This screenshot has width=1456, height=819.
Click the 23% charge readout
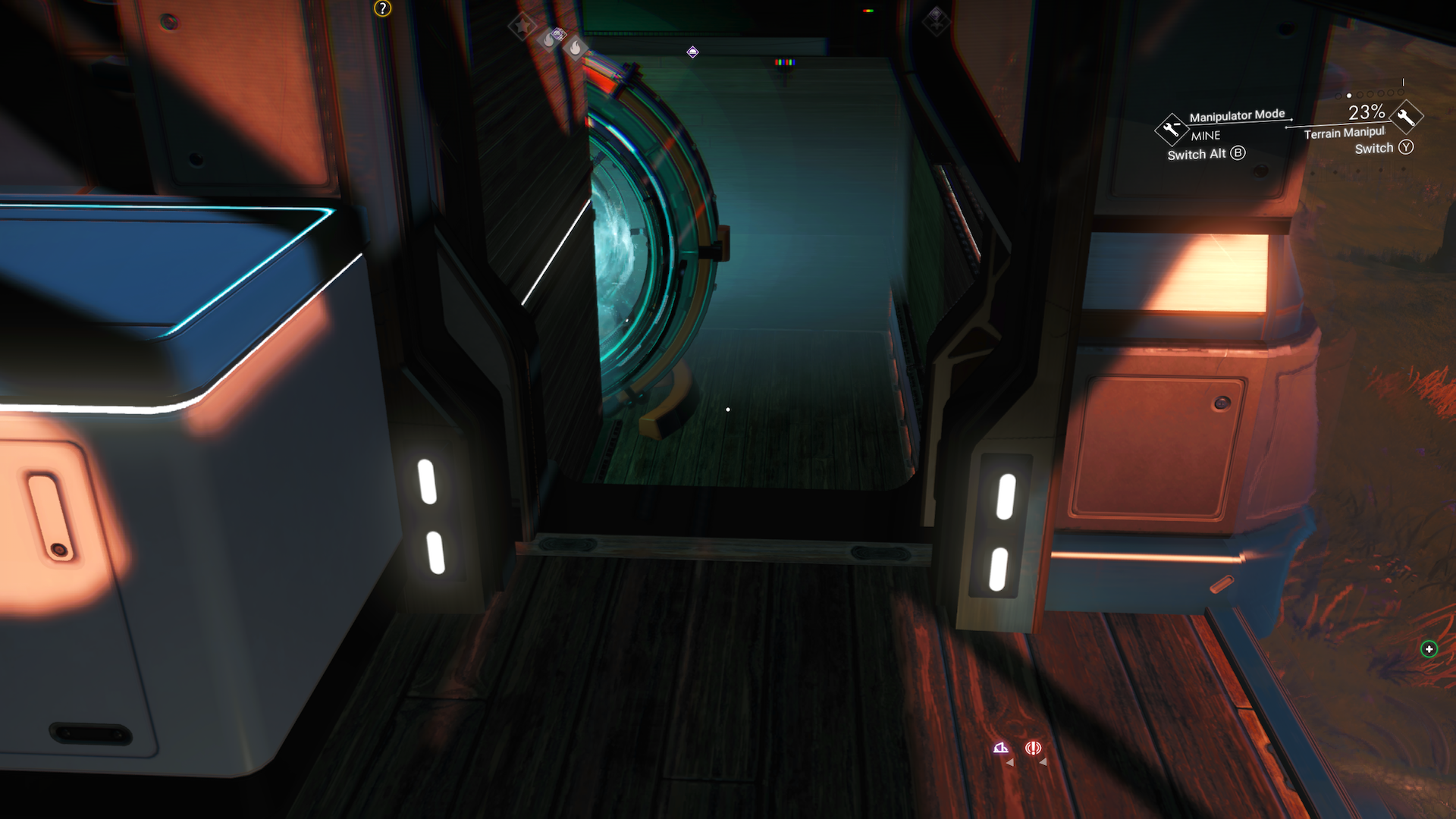pyautogui.click(x=1366, y=112)
